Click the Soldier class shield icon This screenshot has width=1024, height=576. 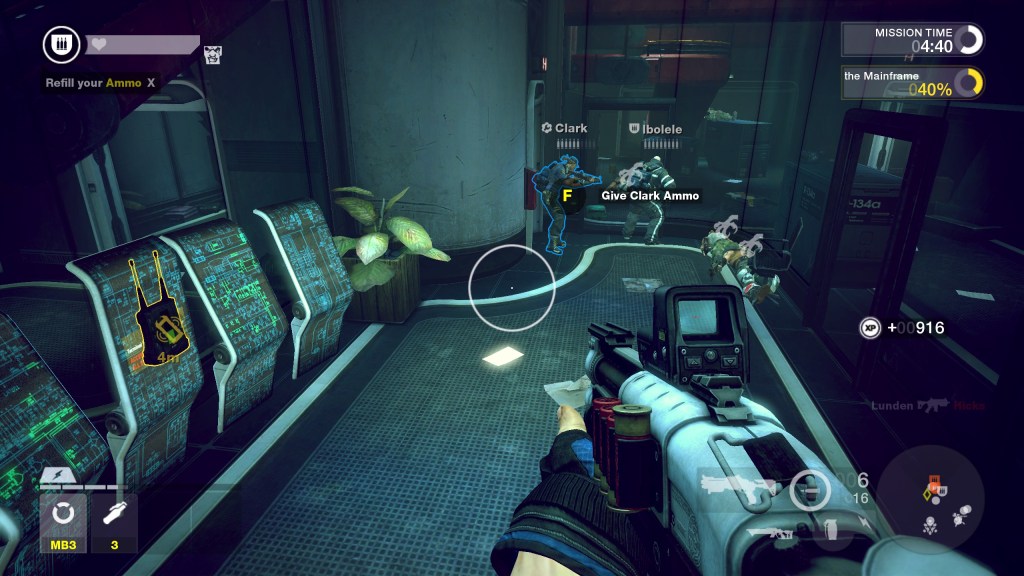[x=61, y=45]
